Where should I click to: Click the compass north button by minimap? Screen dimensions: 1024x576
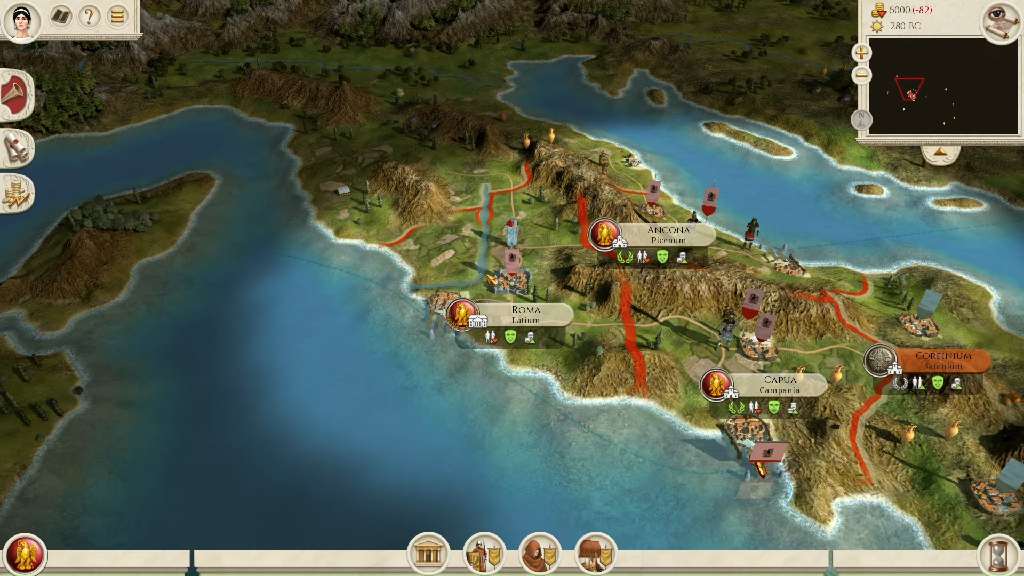coord(862,119)
